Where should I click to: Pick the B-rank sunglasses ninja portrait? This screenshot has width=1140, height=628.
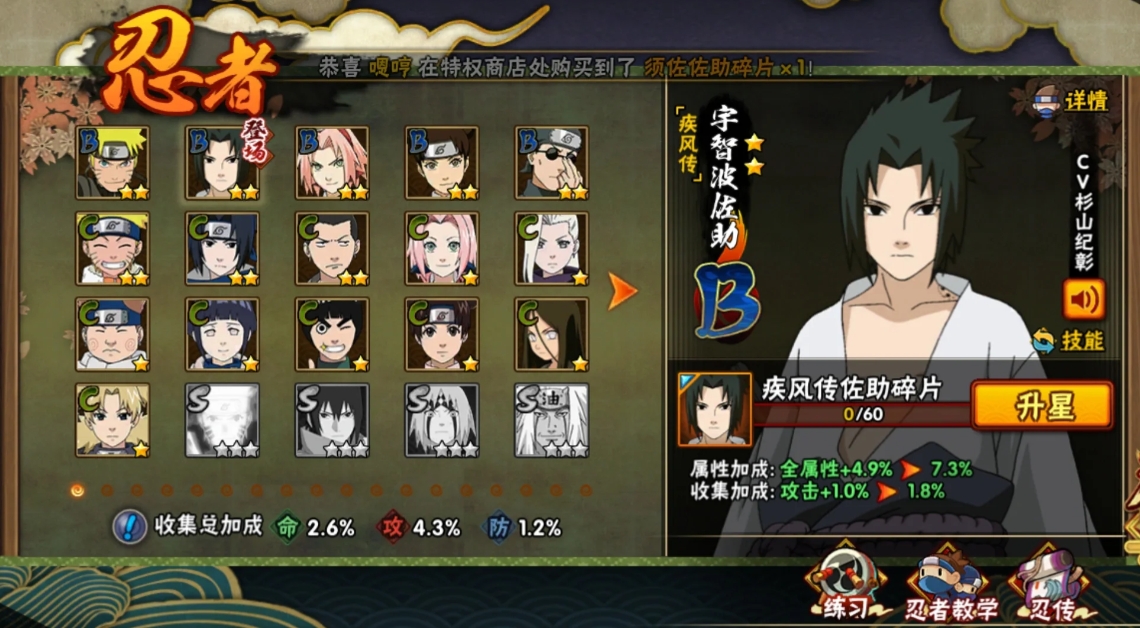point(552,163)
